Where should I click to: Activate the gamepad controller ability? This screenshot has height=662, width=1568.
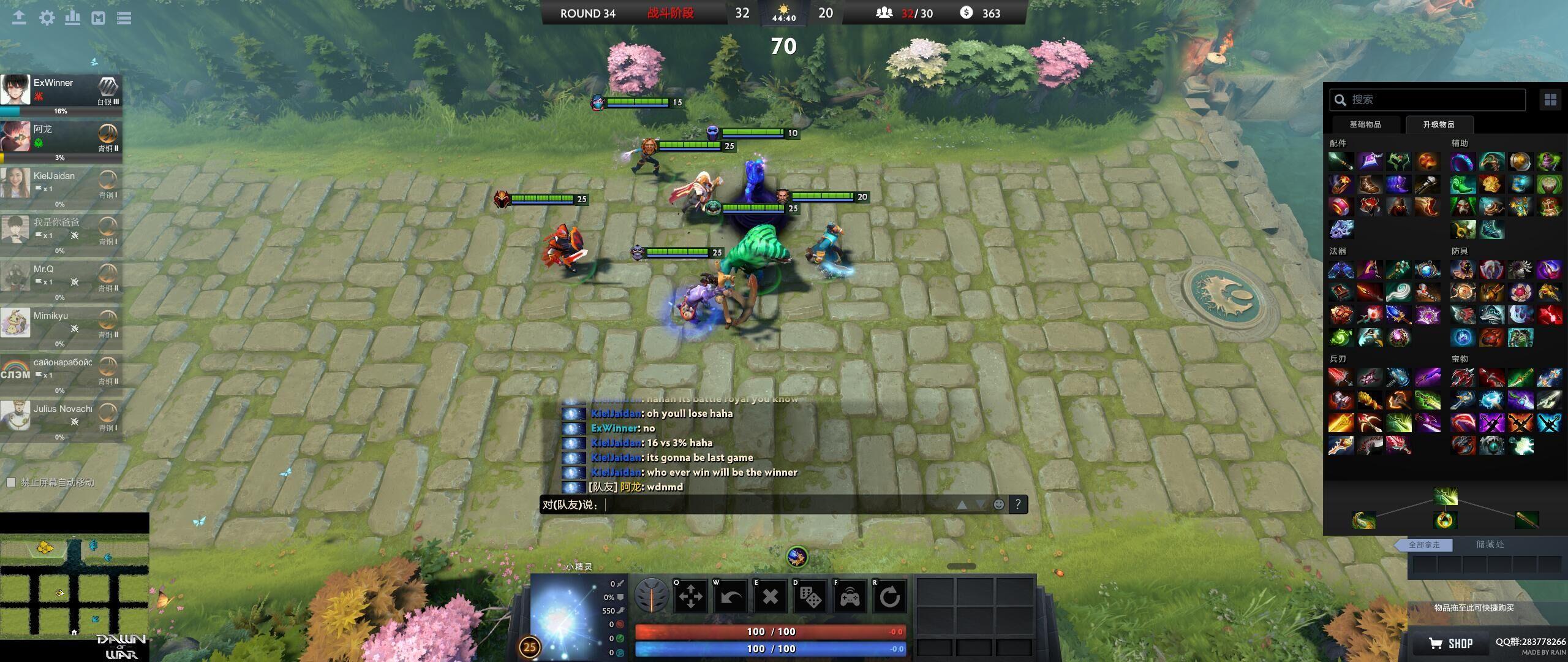pyautogui.click(x=850, y=596)
